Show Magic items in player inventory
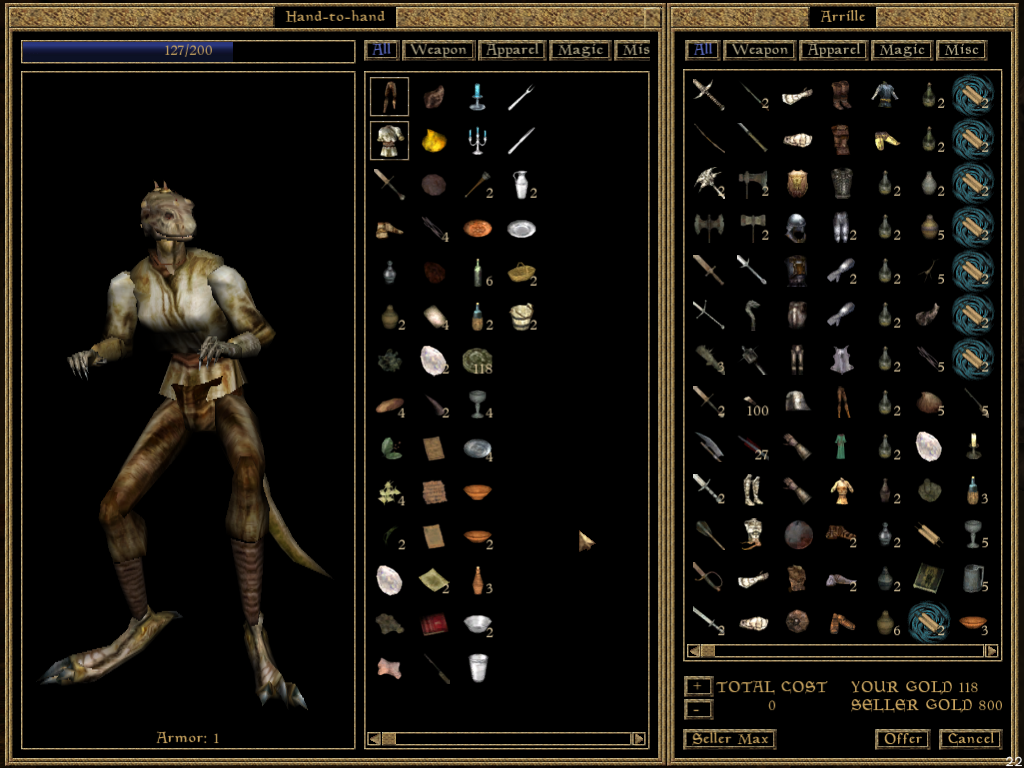The width and height of the screenshot is (1024, 768). coord(580,50)
